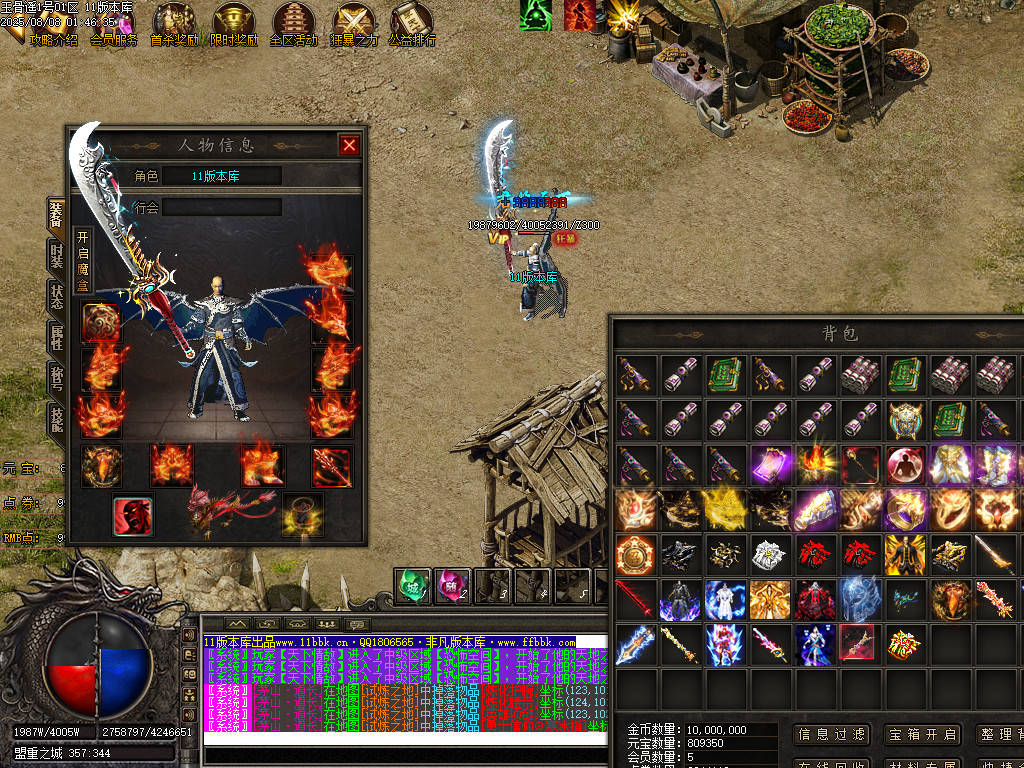Open the 狂暴之力 crossed-swords icon
The image size is (1024, 768).
point(354,25)
